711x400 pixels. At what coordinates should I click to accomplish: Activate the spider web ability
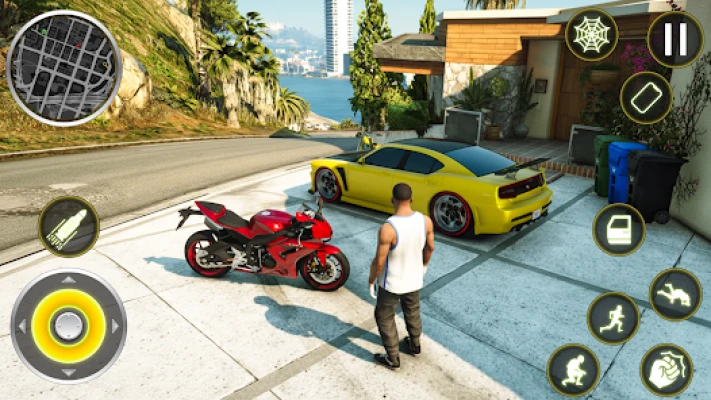(592, 35)
